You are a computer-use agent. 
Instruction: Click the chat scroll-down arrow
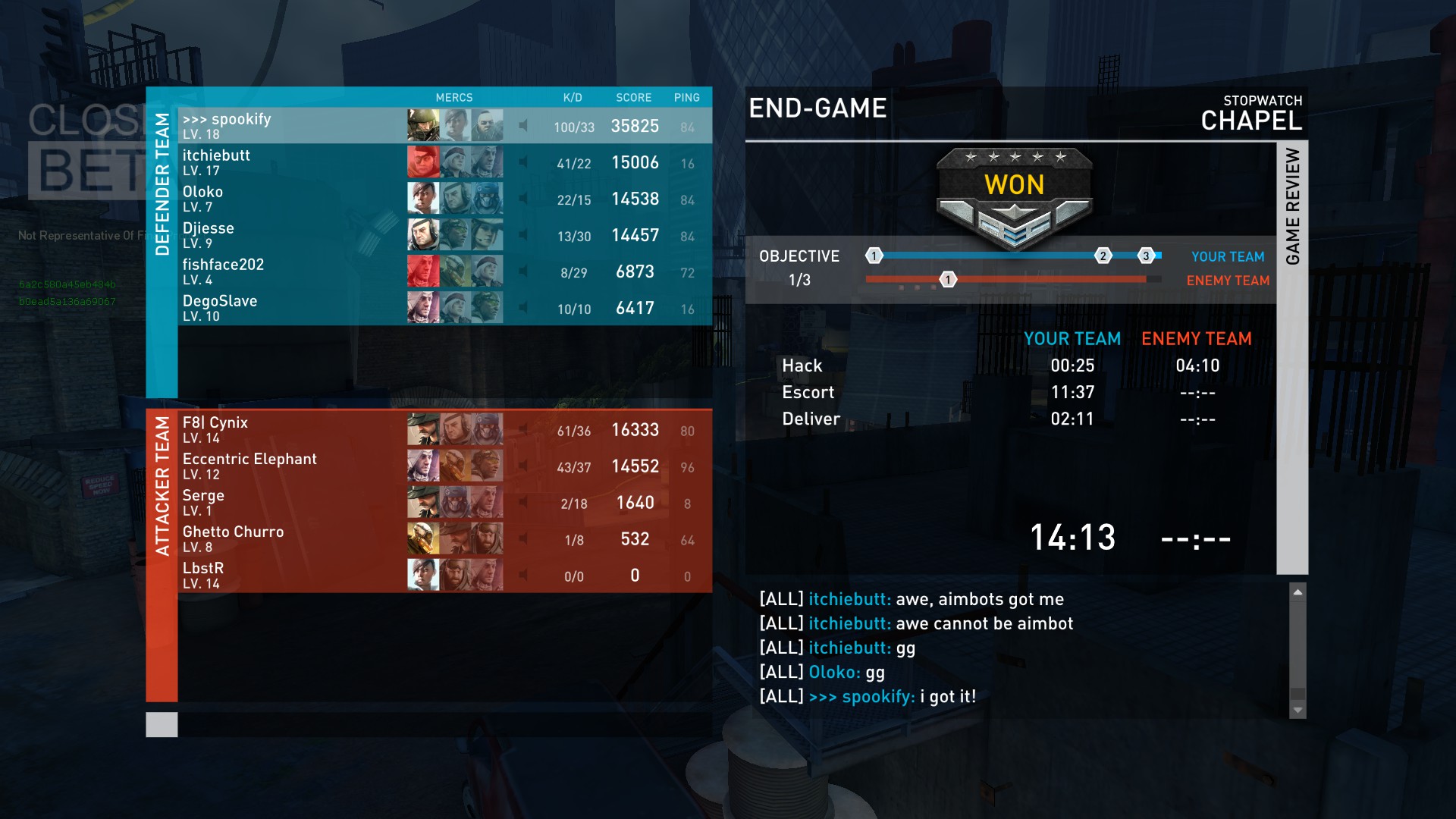(1298, 711)
